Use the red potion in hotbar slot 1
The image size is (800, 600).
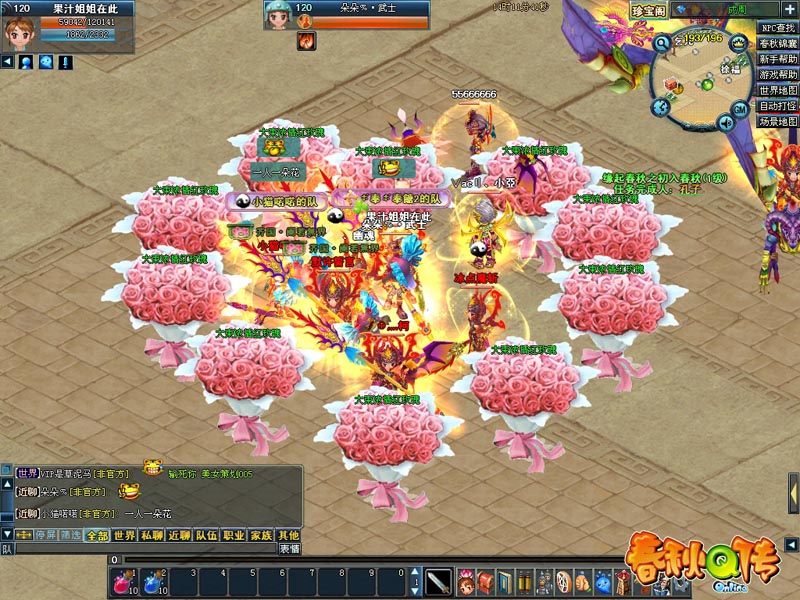point(124,581)
